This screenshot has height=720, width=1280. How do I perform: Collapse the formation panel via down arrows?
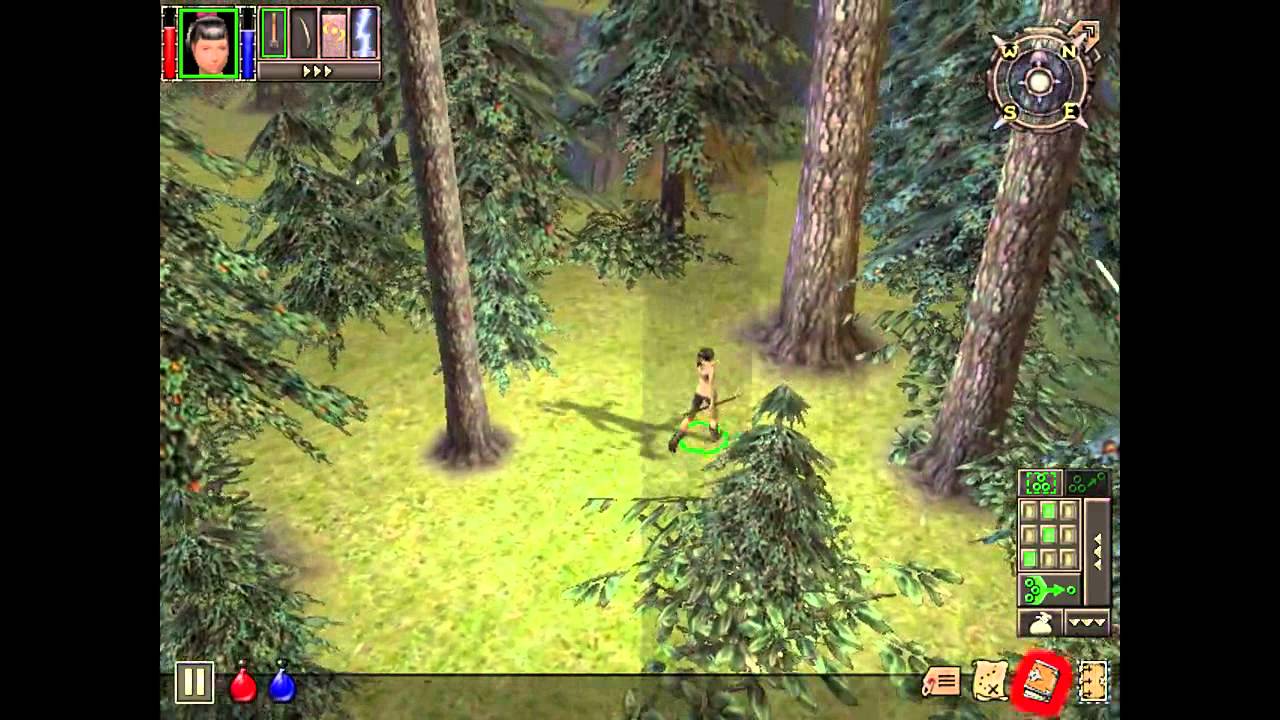pyautogui.click(x=1086, y=622)
